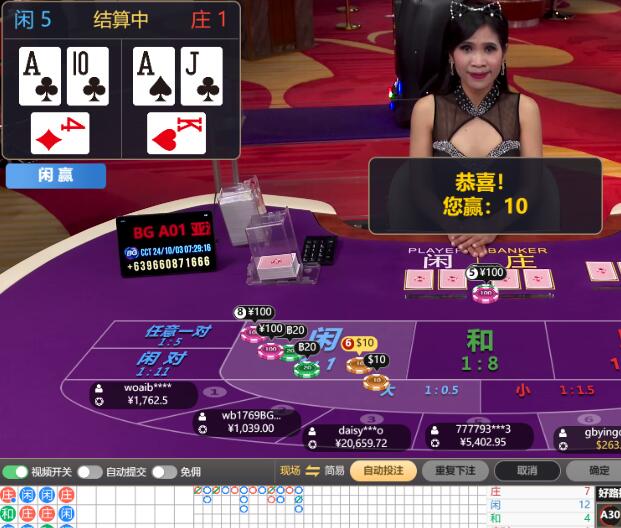
Task: Enable the 自动提交 auto-submit toggle
Action: pos(90,471)
